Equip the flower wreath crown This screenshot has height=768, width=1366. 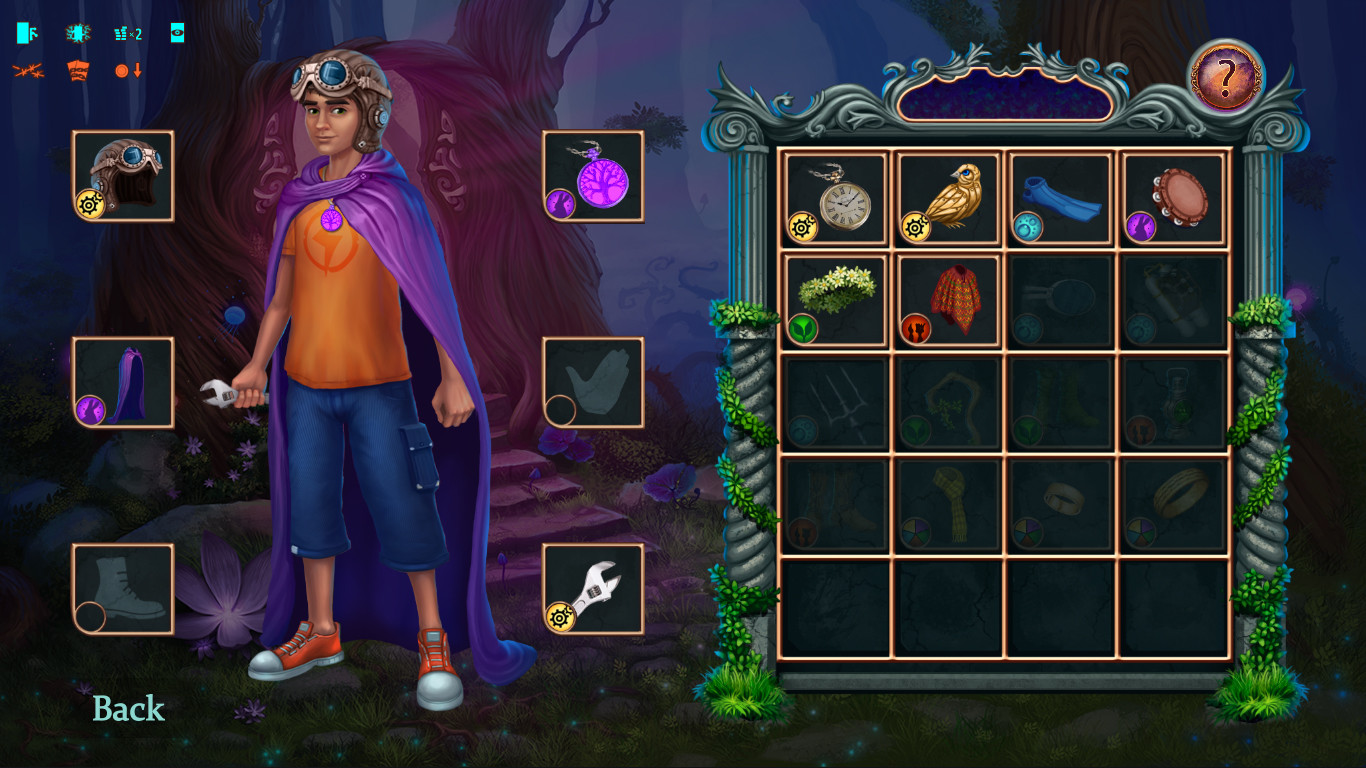pyautogui.click(x=836, y=300)
